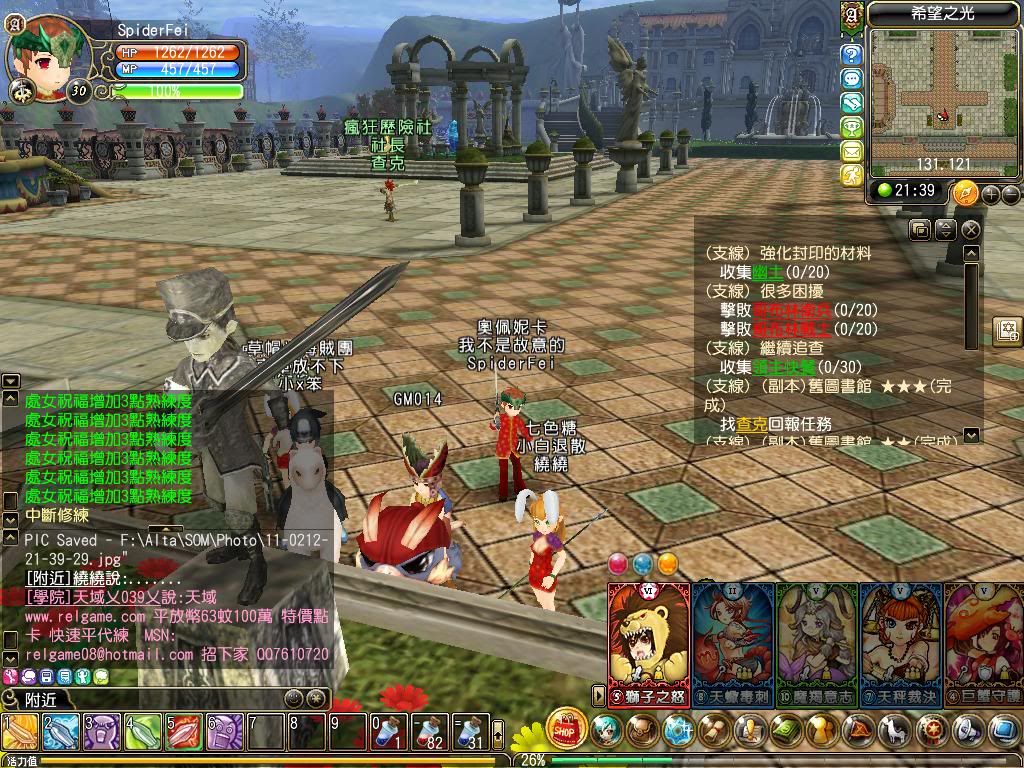This screenshot has width=1024, height=768.
Task: Use the red skill in slot 5
Action: (x=184, y=733)
